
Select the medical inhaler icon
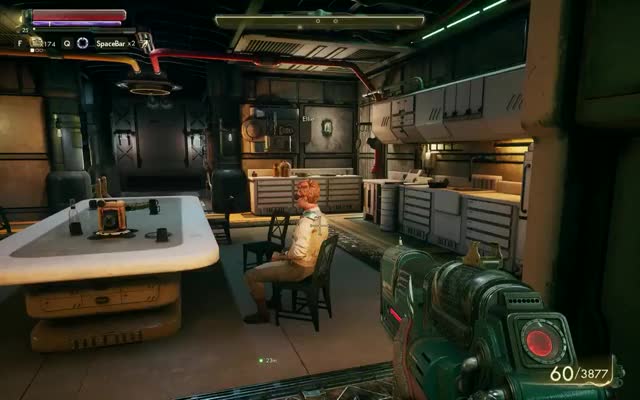point(36,43)
